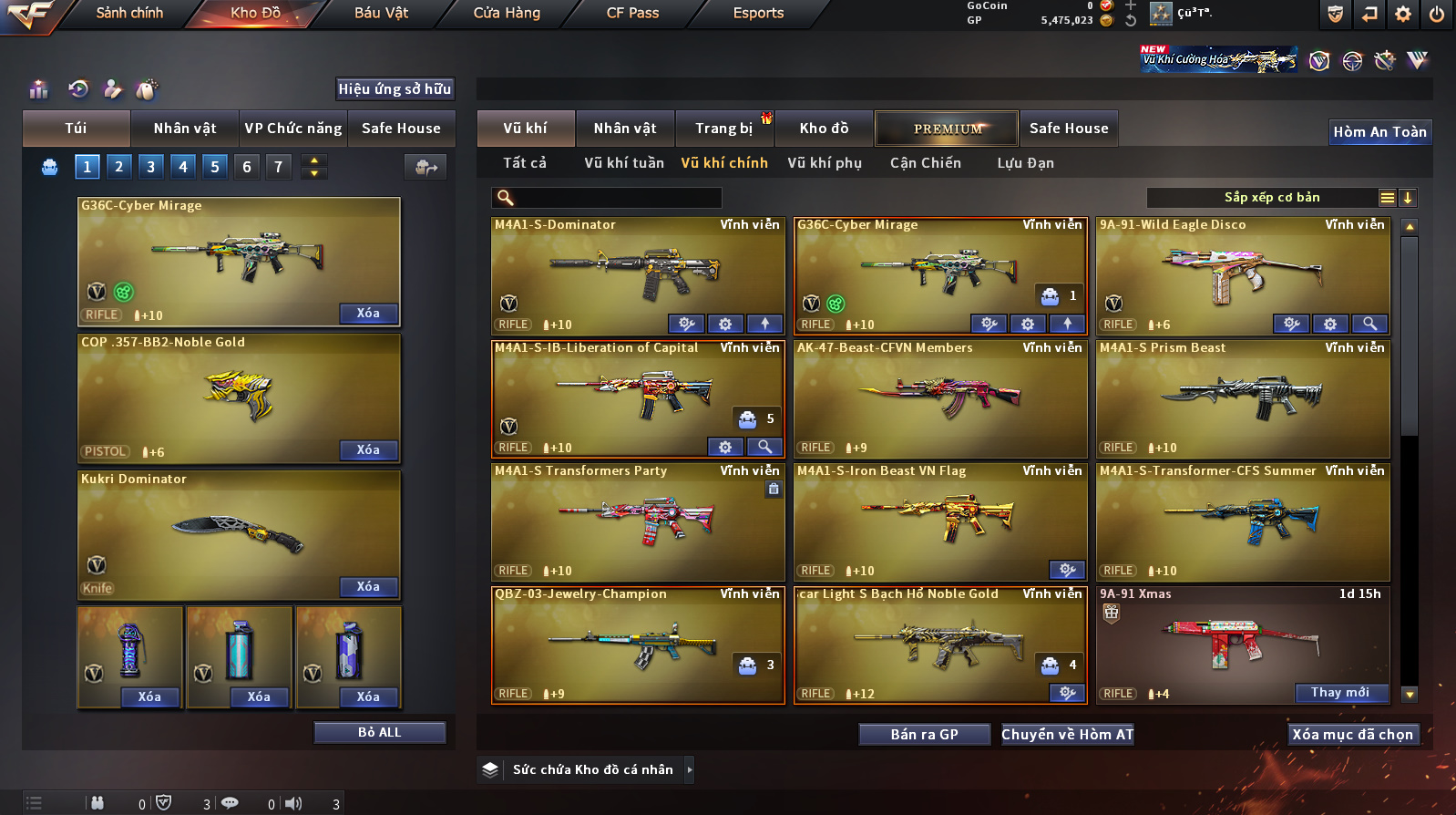1456x815 pixels.
Task: Unequip everything with Bỏ ALL
Action: (379, 733)
